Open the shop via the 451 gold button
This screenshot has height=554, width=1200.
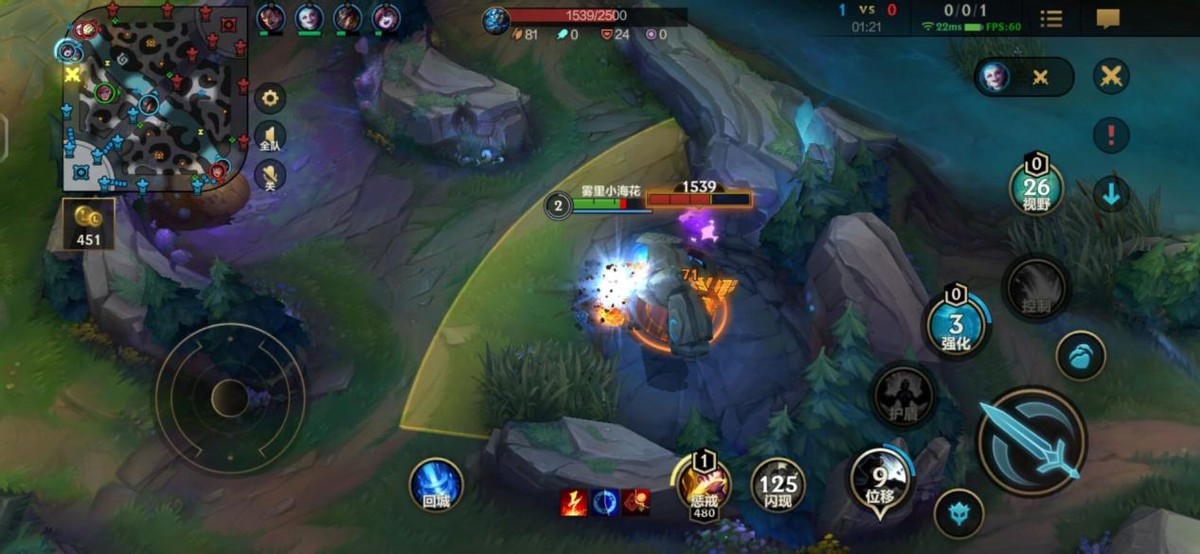pyautogui.click(x=88, y=223)
